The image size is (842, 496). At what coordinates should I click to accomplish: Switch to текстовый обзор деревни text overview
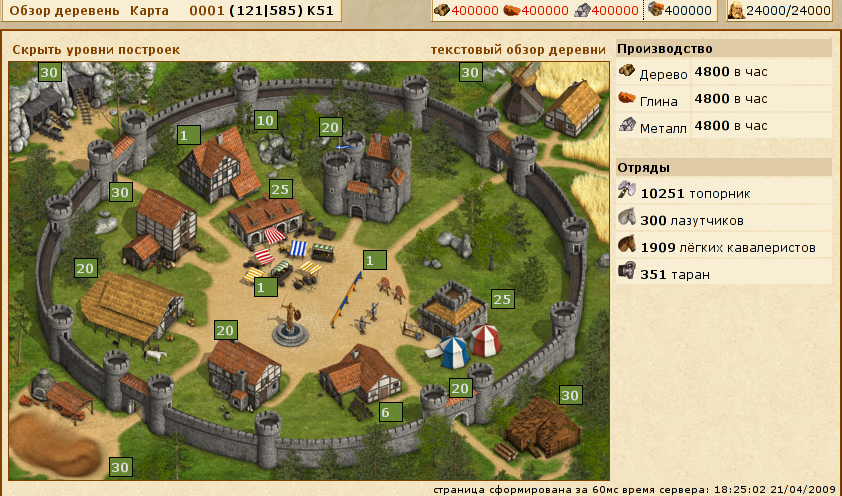tap(518, 49)
